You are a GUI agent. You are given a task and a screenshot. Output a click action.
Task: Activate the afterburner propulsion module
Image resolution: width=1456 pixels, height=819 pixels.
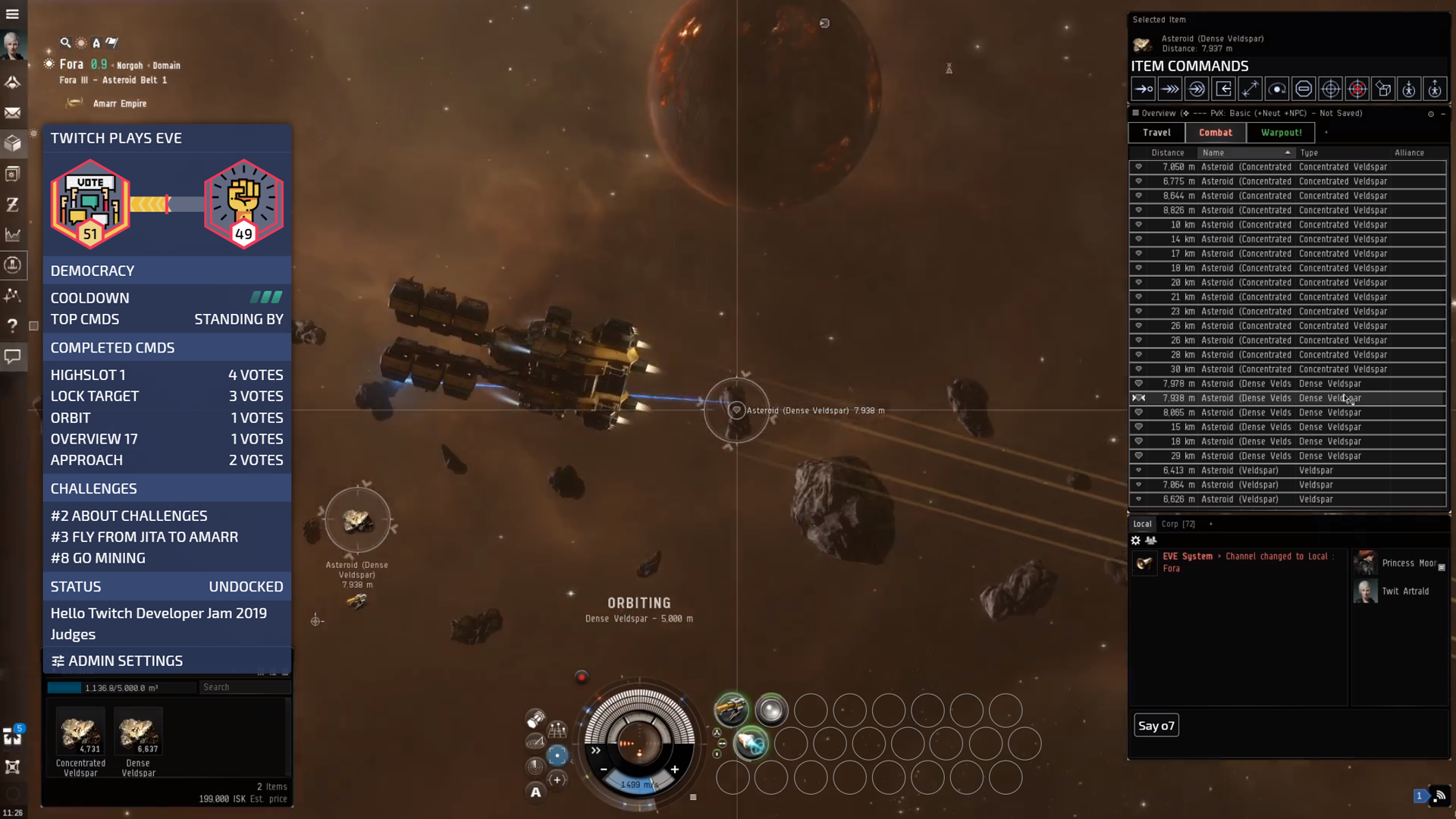click(752, 743)
